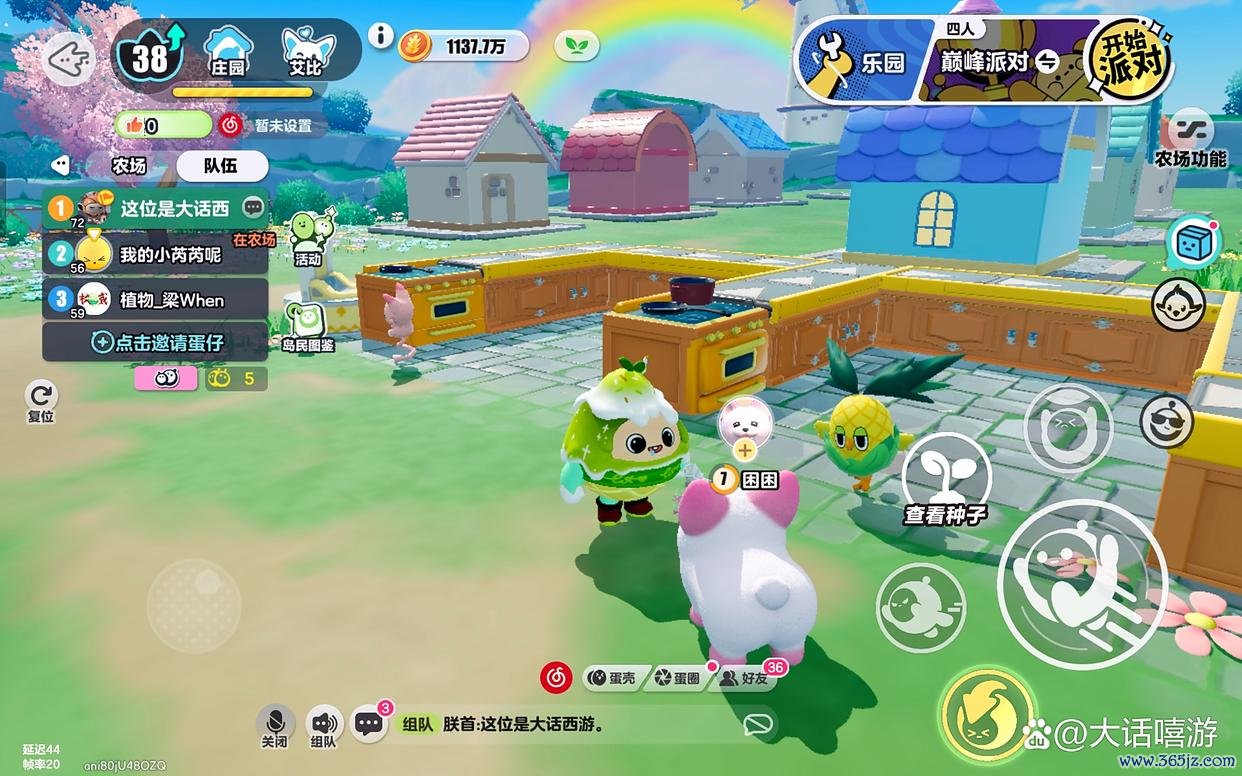Open the green seedling currency button
Screen dimensions: 1242x776
click(576, 45)
